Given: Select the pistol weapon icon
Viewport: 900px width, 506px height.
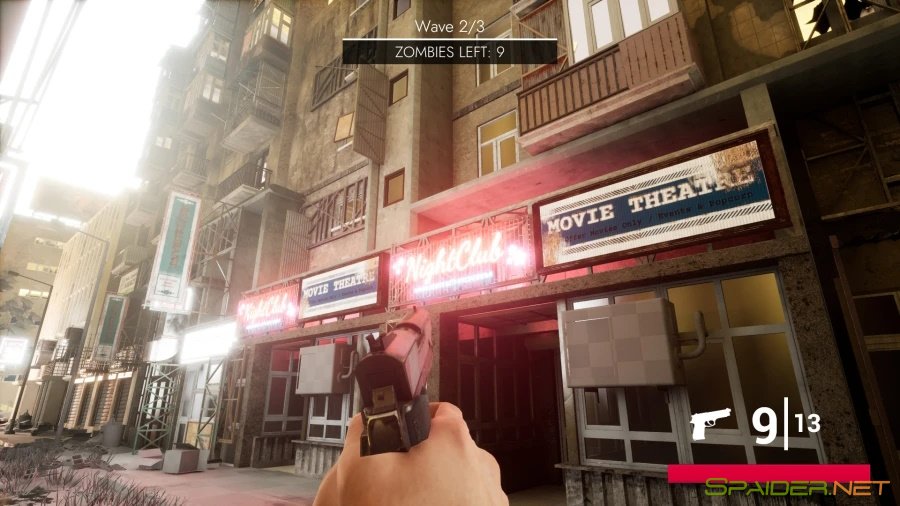Looking at the screenshot, I should 711,426.
